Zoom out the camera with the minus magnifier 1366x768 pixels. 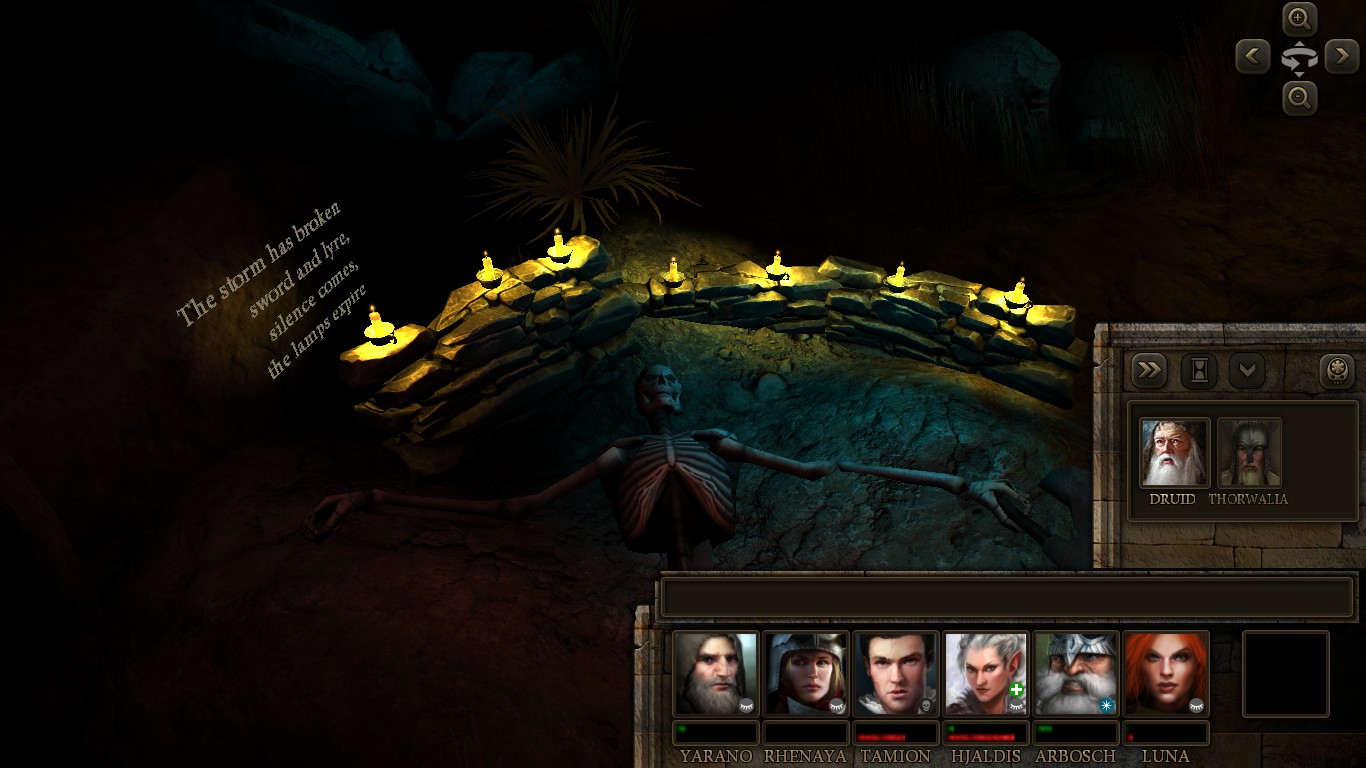1299,98
